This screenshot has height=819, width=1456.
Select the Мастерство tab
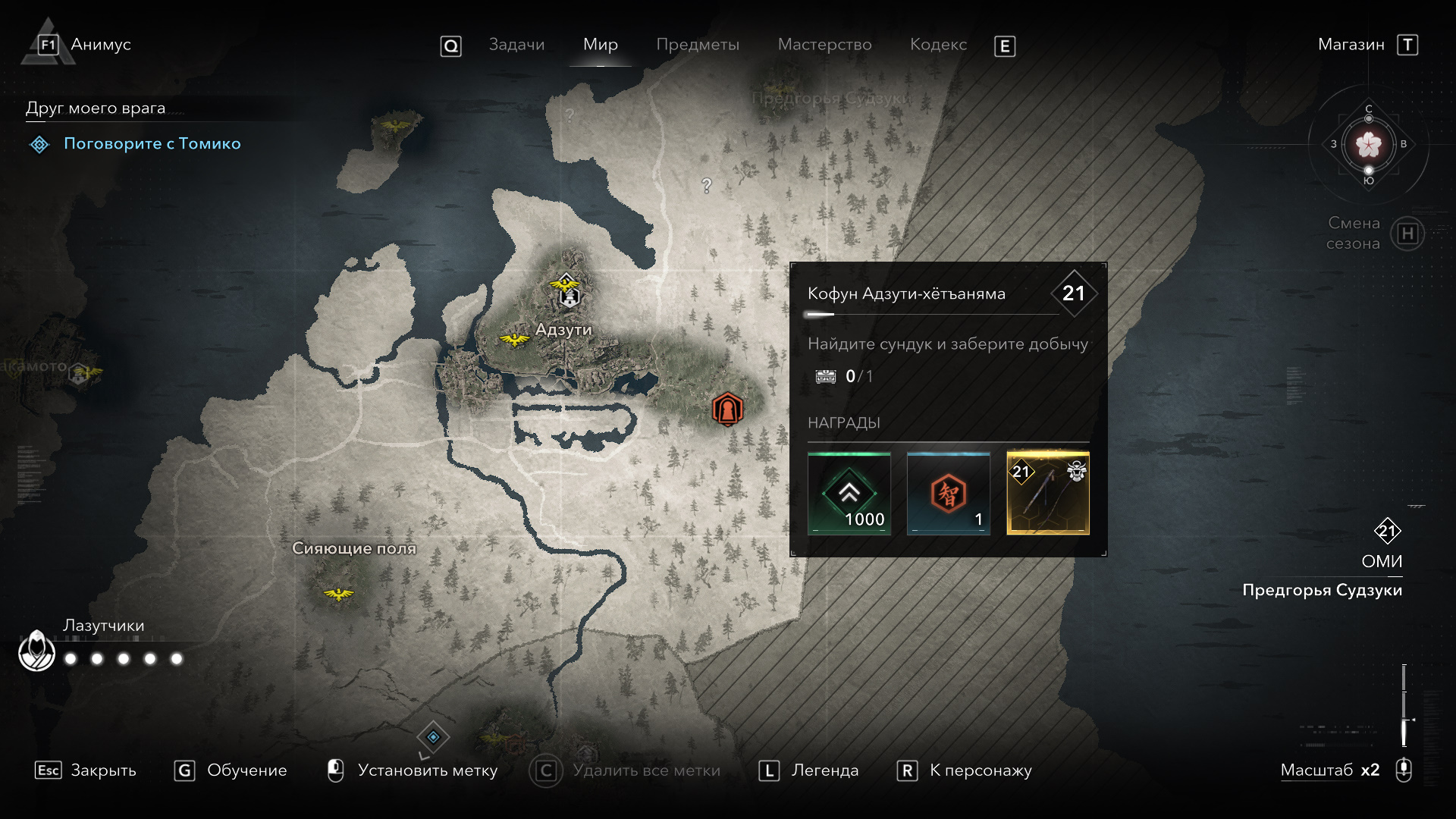[x=824, y=45]
